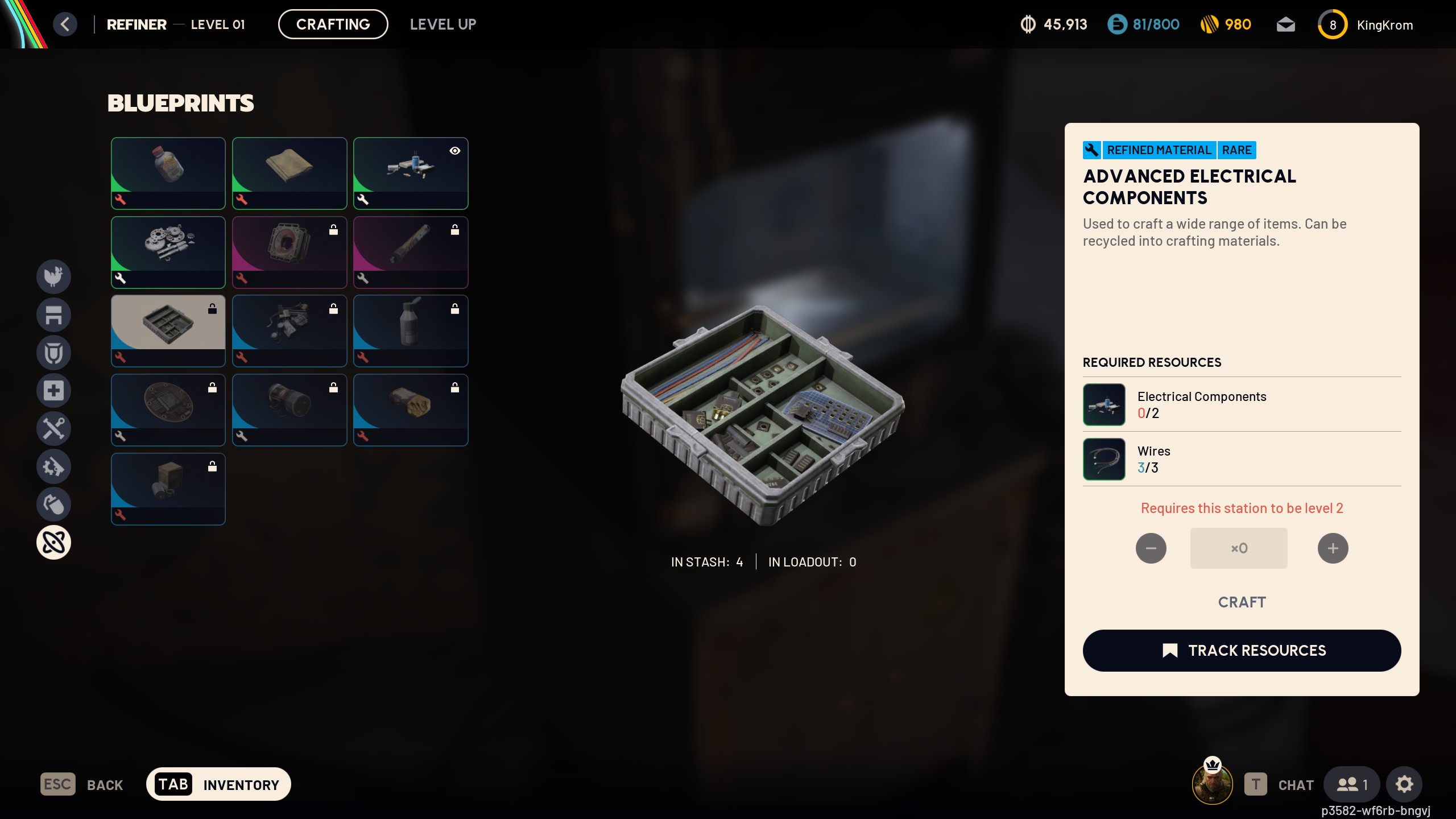Screen dimensions: 1456x819
Task: Click the Craft button
Action: point(1242,602)
